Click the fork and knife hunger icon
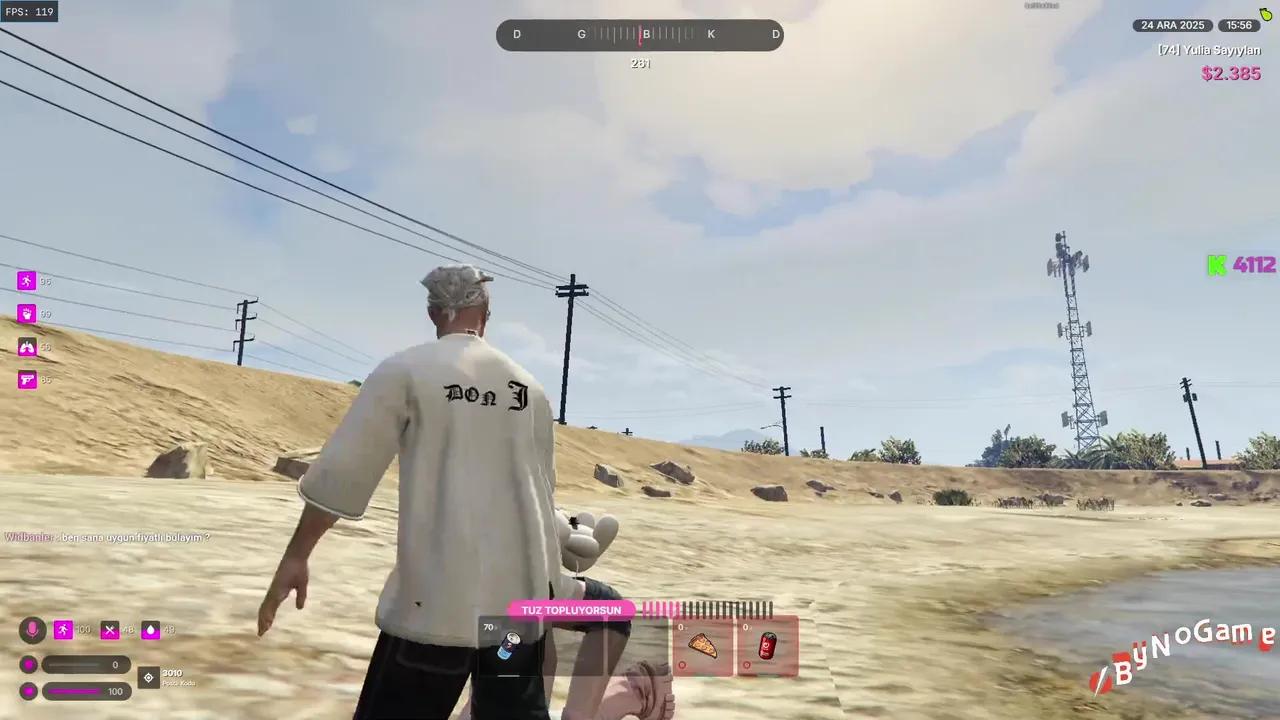This screenshot has width=1280, height=720. click(110, 629)
